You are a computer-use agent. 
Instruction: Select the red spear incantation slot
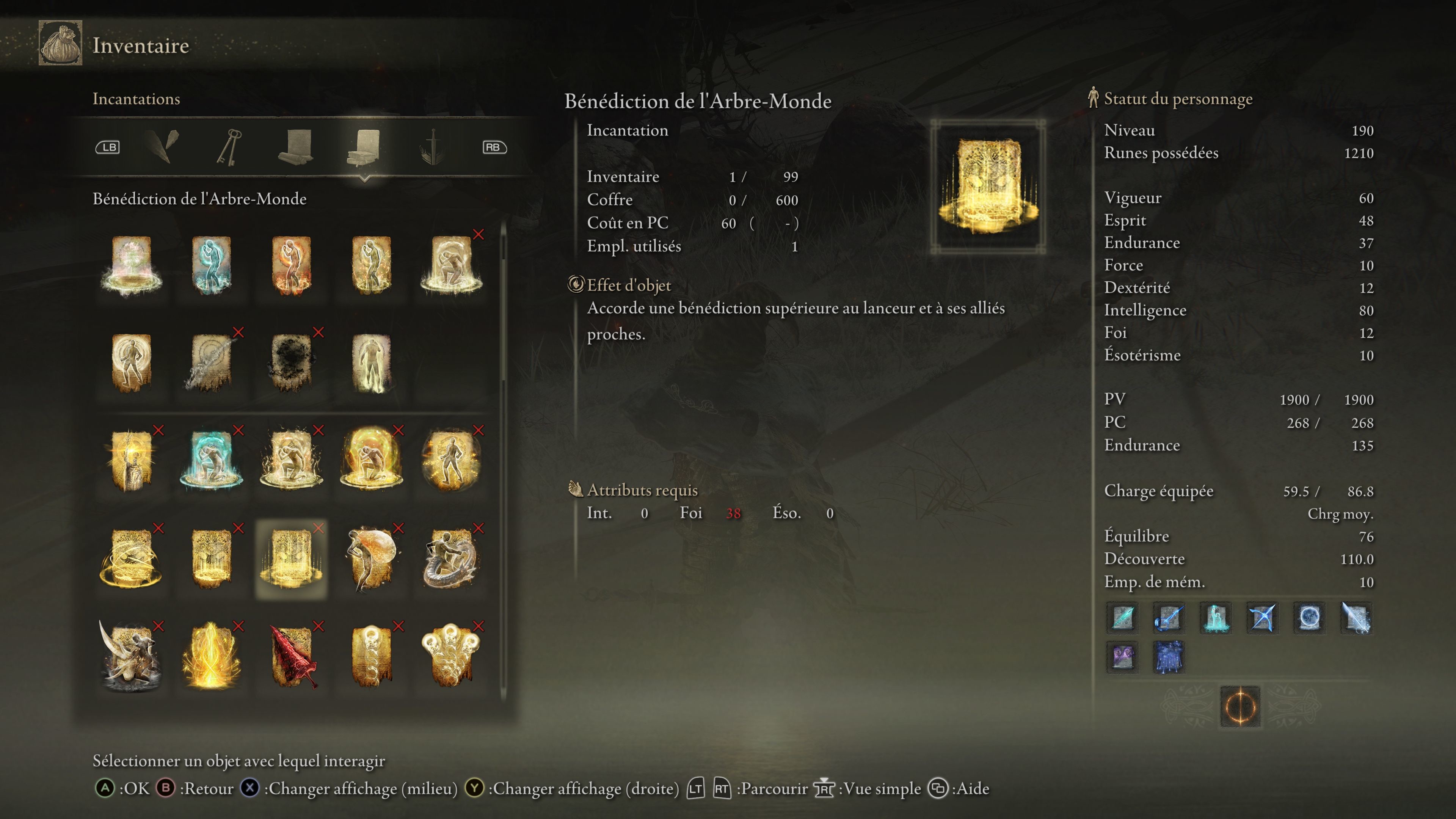coord(291,657)
